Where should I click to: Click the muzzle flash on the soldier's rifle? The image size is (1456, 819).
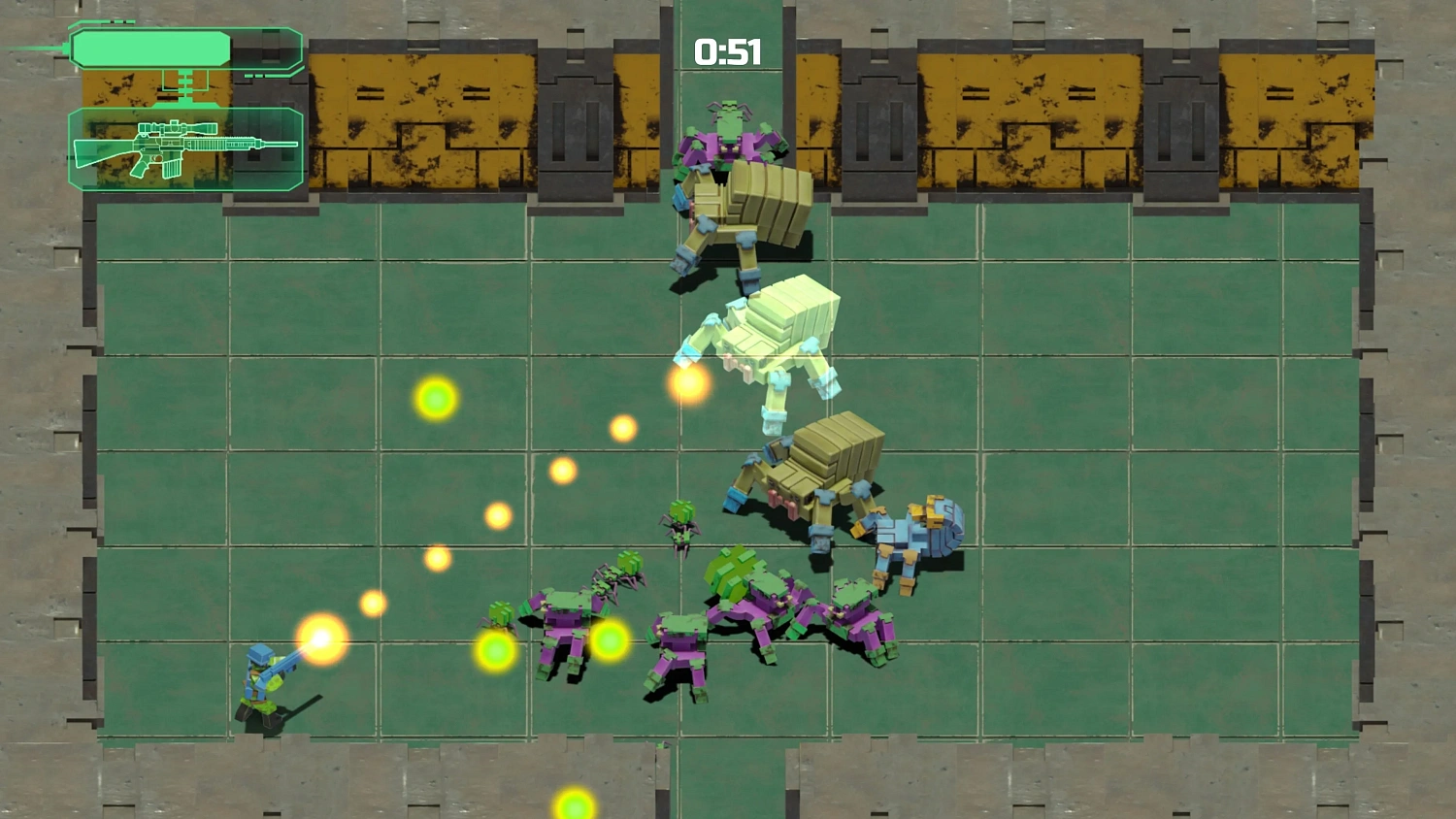[320, 642]
